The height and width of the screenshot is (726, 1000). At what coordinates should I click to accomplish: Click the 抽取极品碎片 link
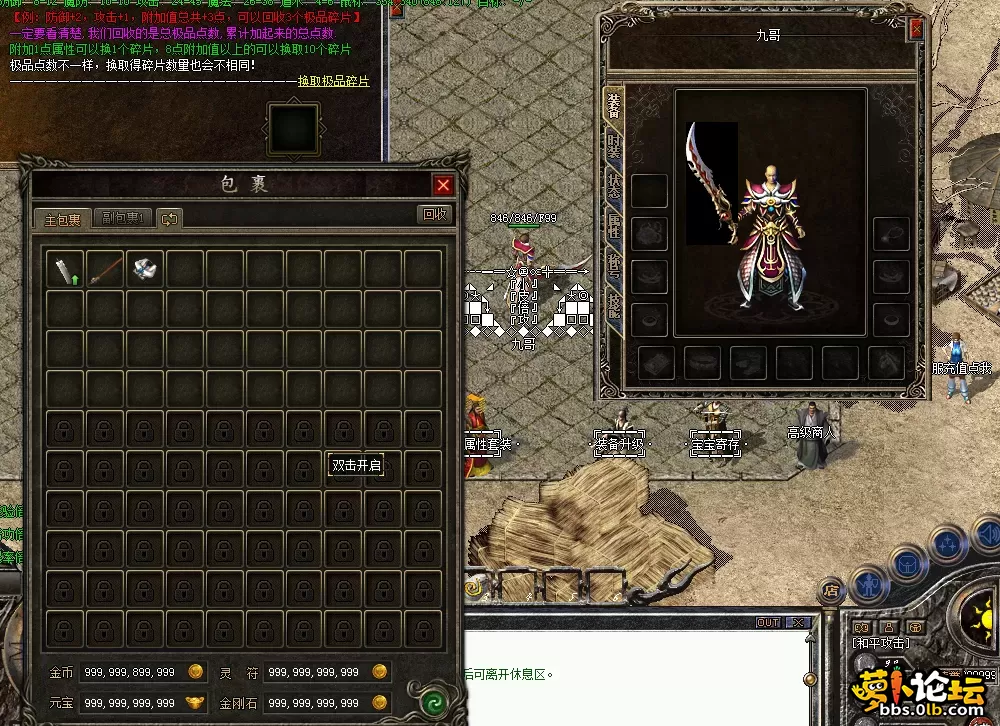point(333,81)
